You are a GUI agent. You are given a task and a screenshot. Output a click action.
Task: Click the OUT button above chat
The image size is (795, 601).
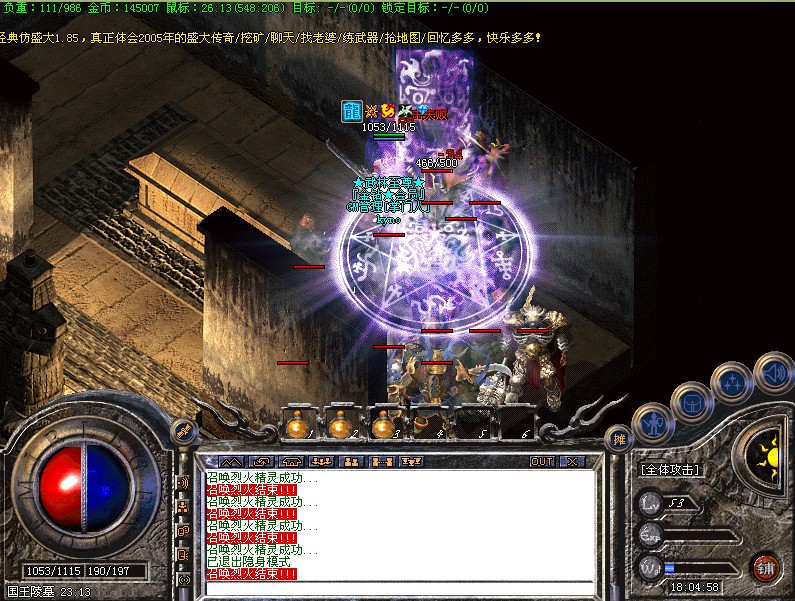(541, 462)
